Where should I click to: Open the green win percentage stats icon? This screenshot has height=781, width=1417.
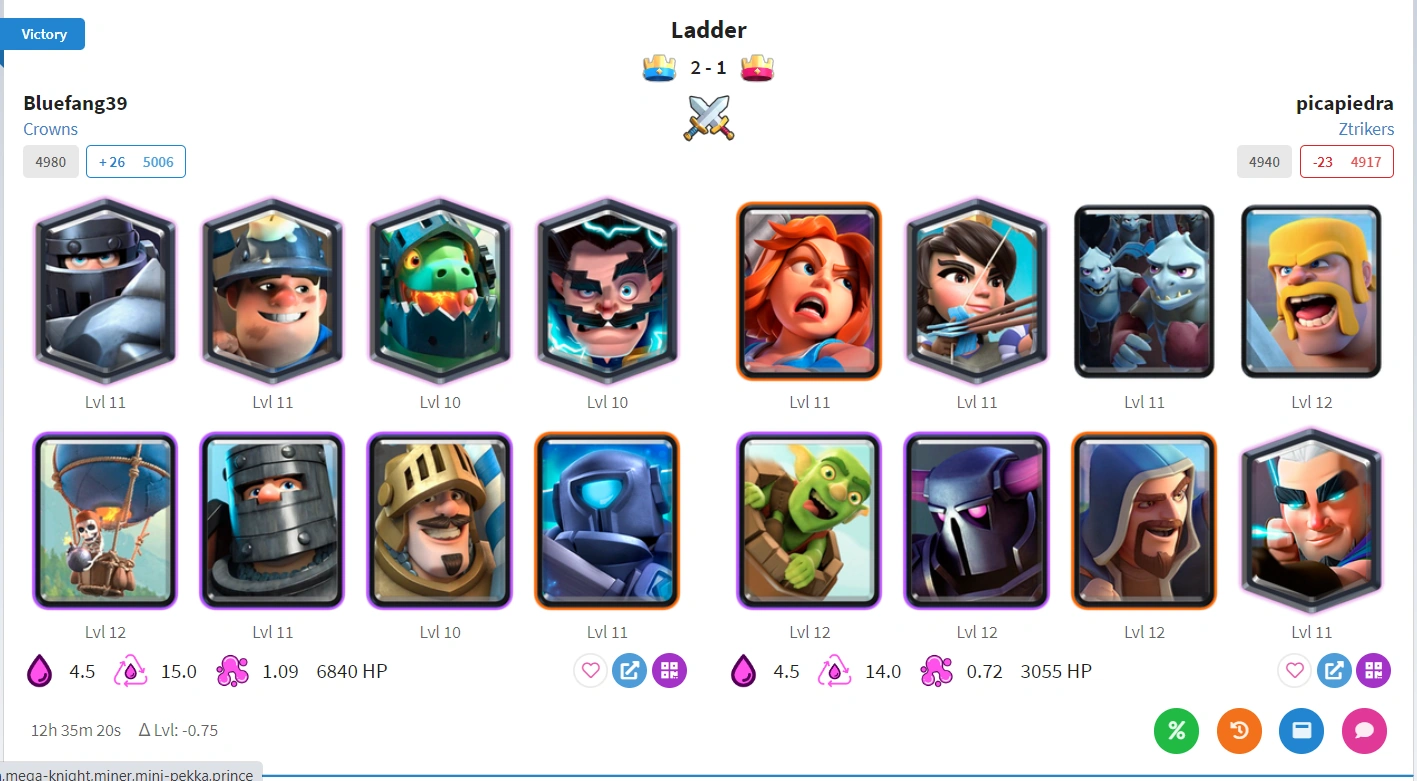point(1176,731)
